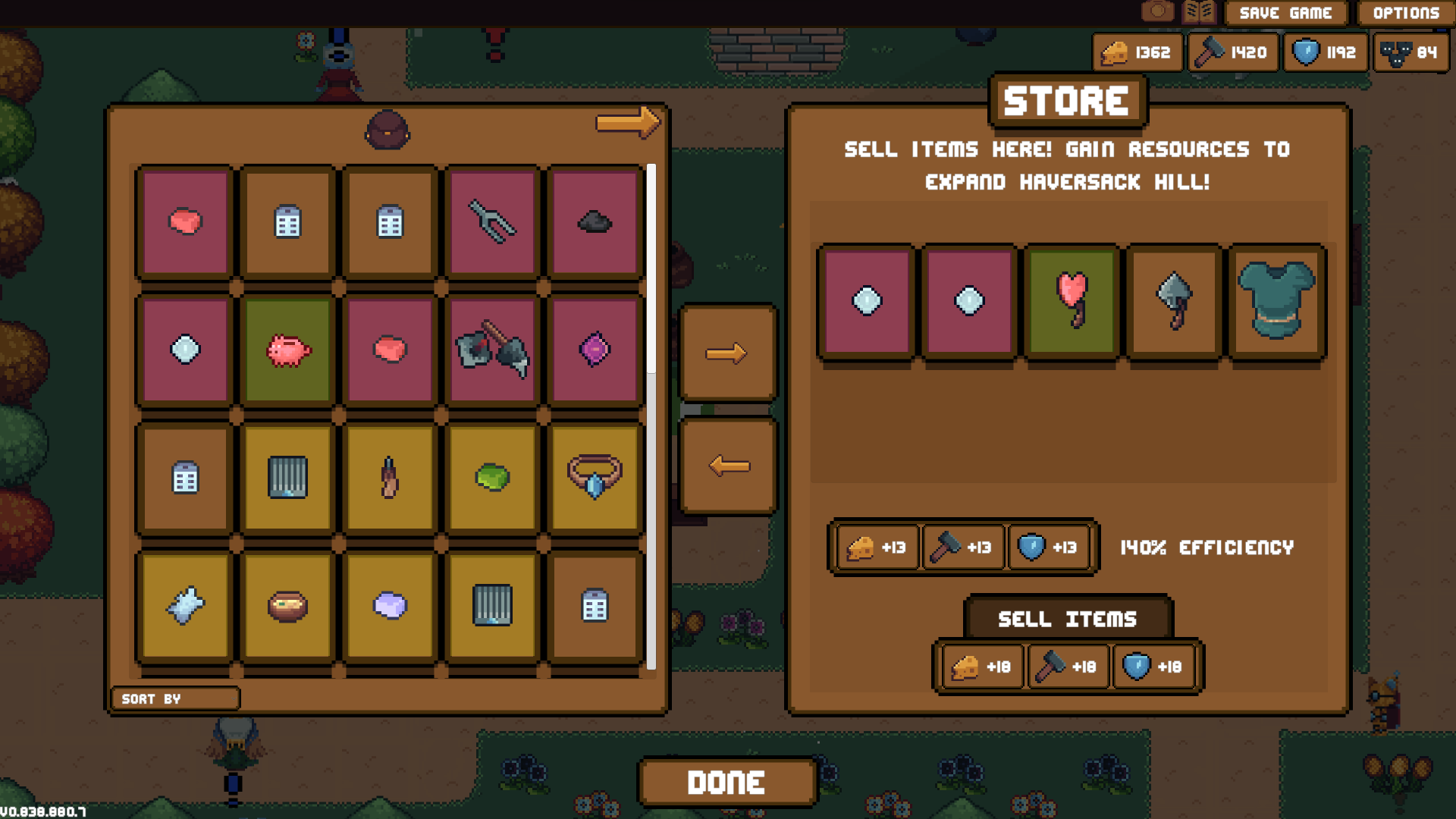Click the right transfer arrow between panels
Screen dimensions: 1456x819
[726, 353]
